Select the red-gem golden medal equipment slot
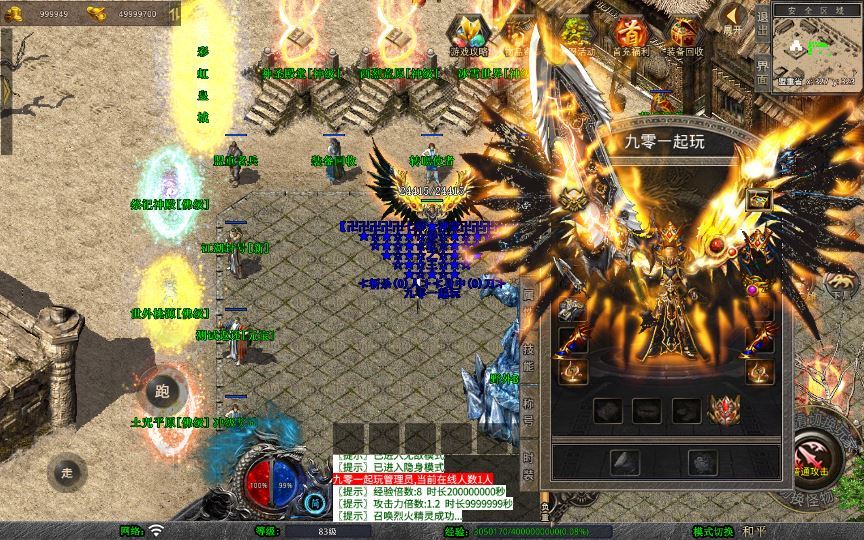 coord(725,410)
